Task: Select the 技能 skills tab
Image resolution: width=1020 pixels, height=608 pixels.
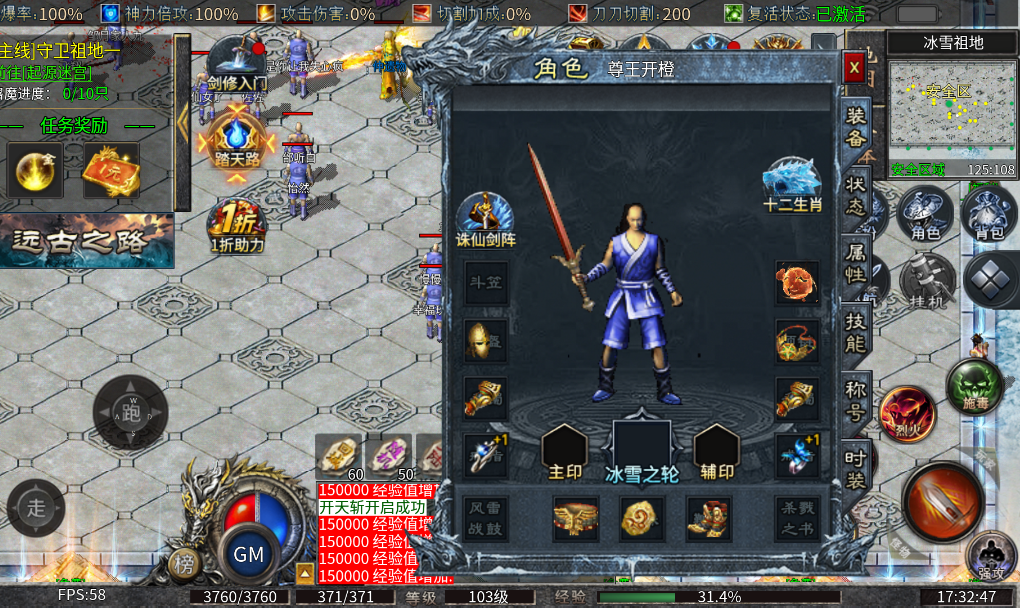Action: pos(857,331)
